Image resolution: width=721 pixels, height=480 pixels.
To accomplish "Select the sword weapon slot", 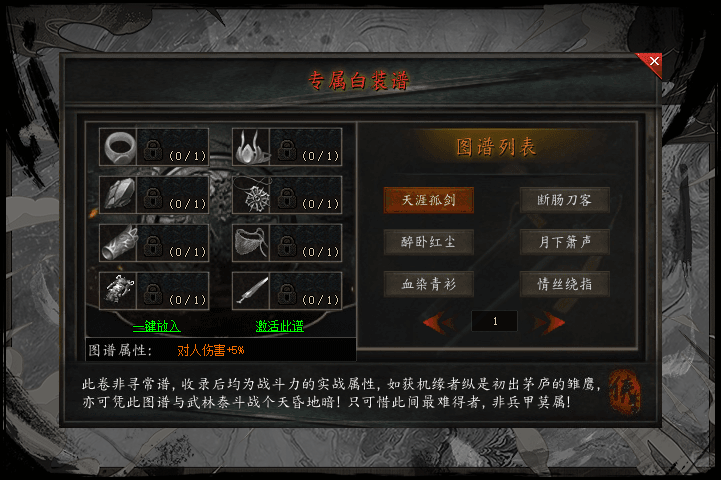I will (252, 291).
